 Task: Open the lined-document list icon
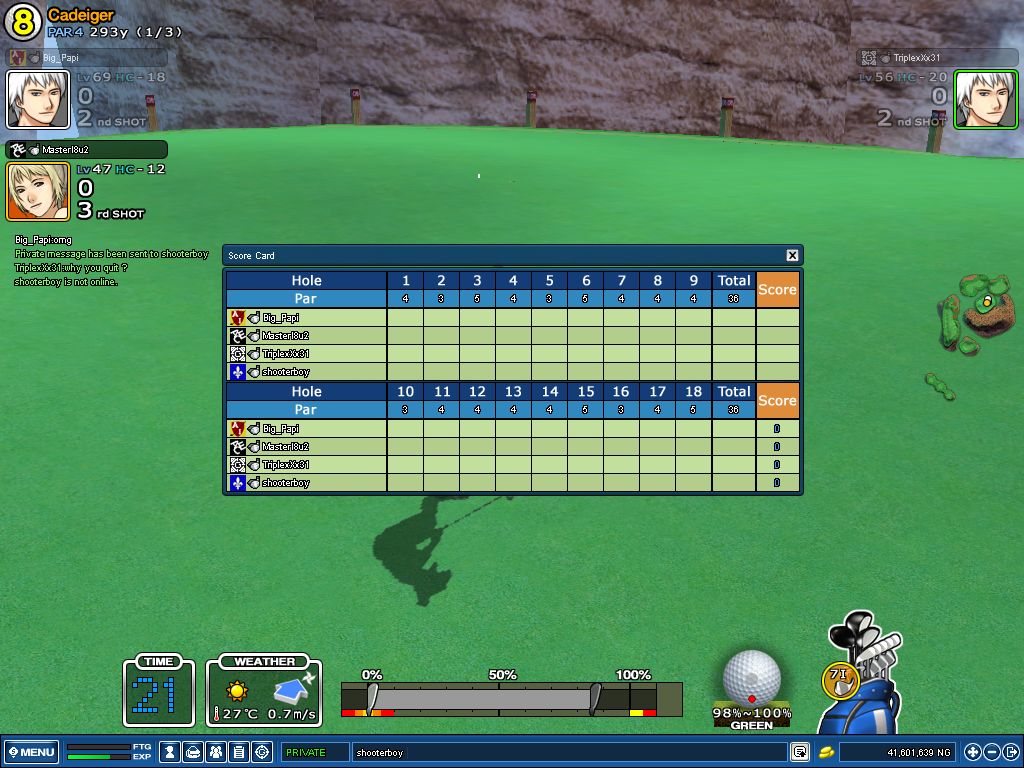240,752
